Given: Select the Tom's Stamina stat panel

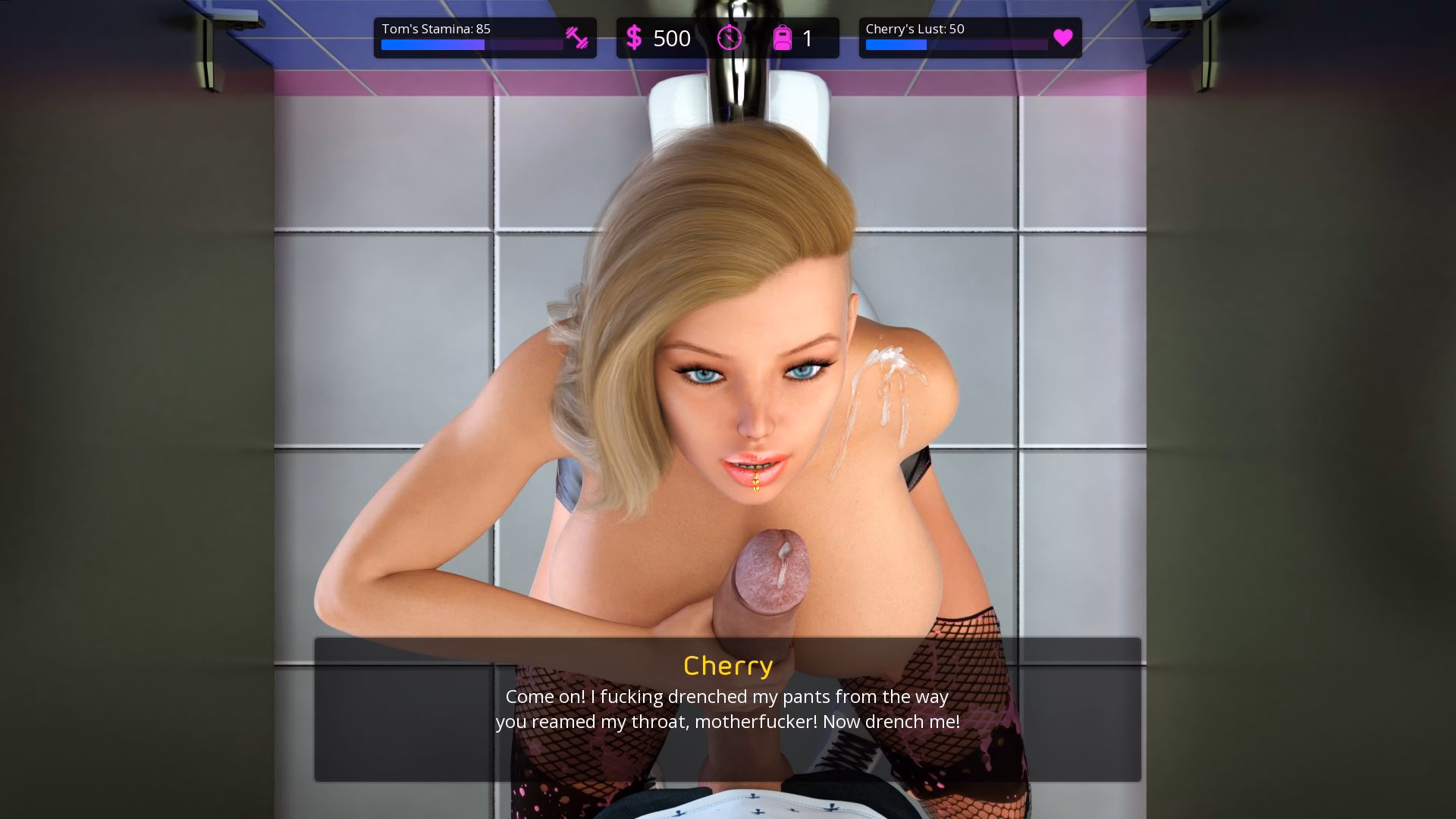Looking at the screenshot, I should tap(484, 36).
